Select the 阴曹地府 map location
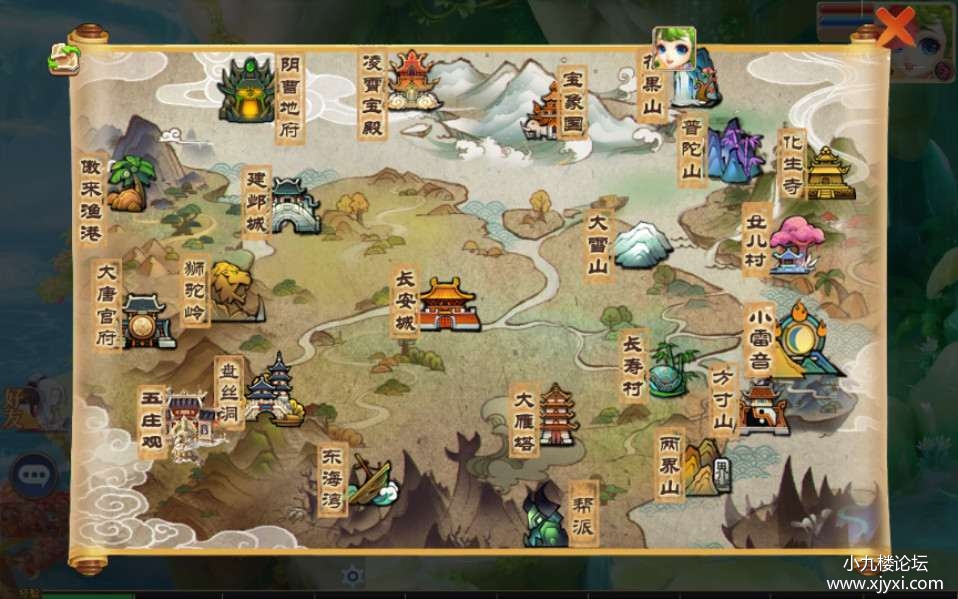Image resolution: width=958 pixels, height=599 pixels. (x=246, y=92)
